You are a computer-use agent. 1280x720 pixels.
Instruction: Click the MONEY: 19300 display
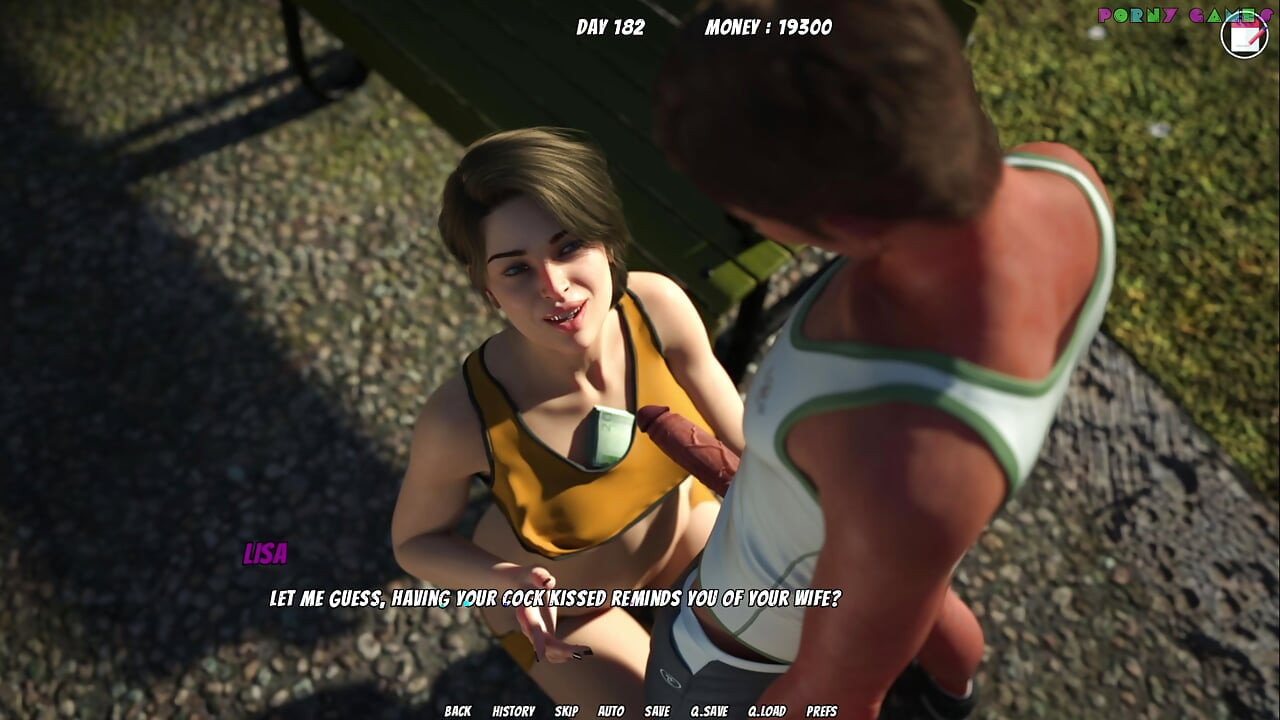[x=770, y=27]
